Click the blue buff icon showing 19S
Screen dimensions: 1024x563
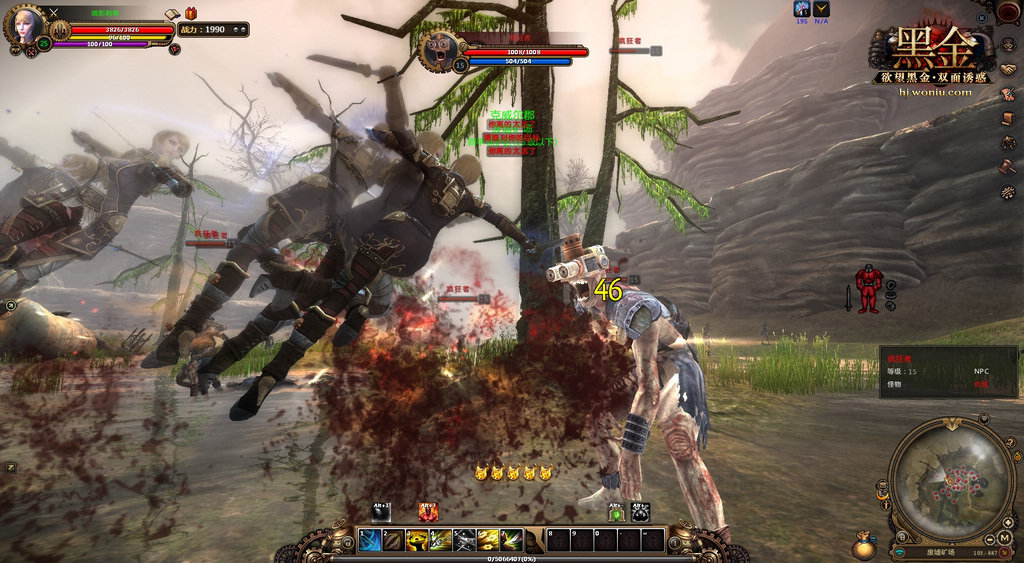802,9
